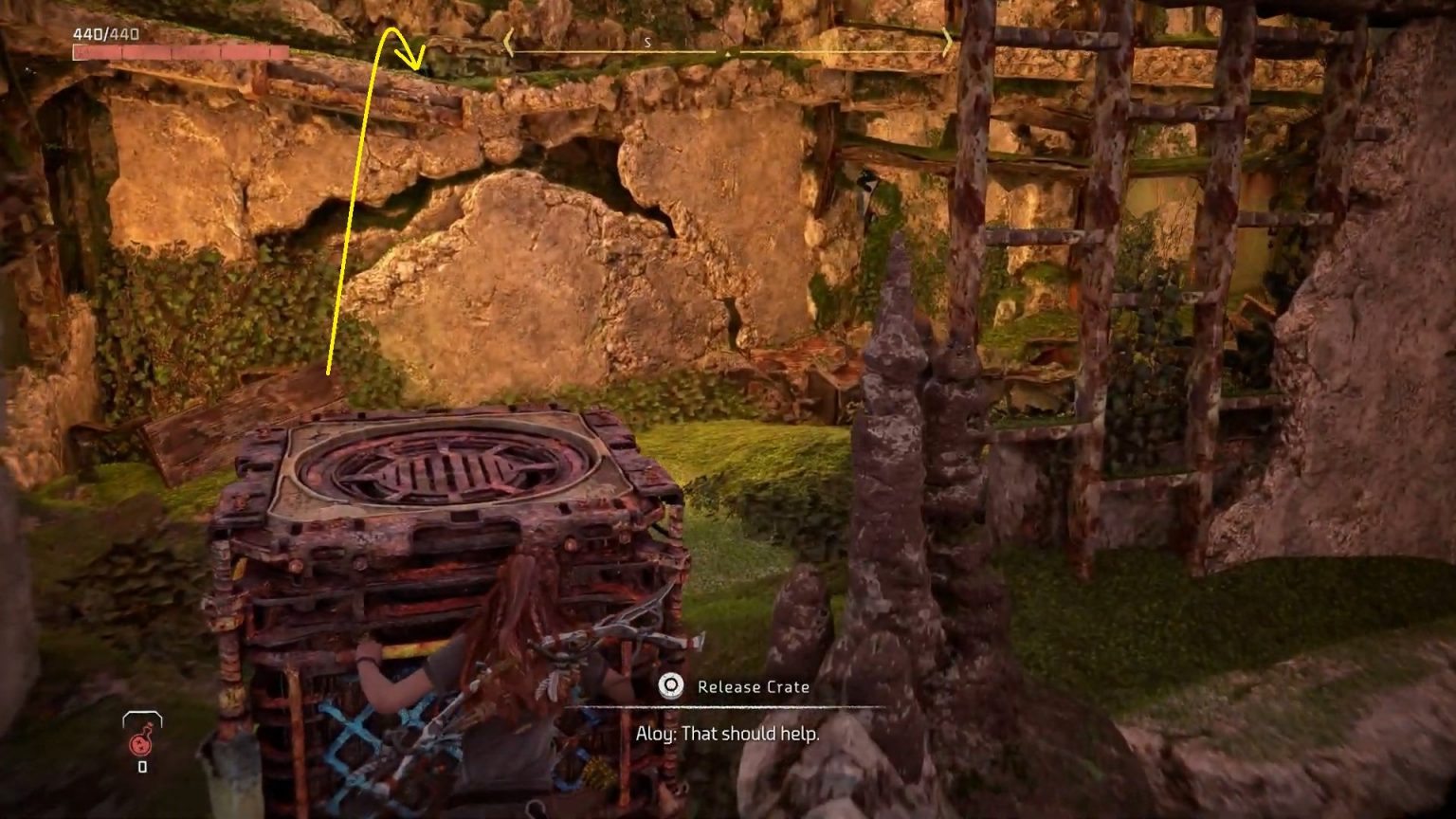The height and width of the screenshot is (819, 1456).
Task: Click the 'S' south marker on the compass
Action: point(647,42)
